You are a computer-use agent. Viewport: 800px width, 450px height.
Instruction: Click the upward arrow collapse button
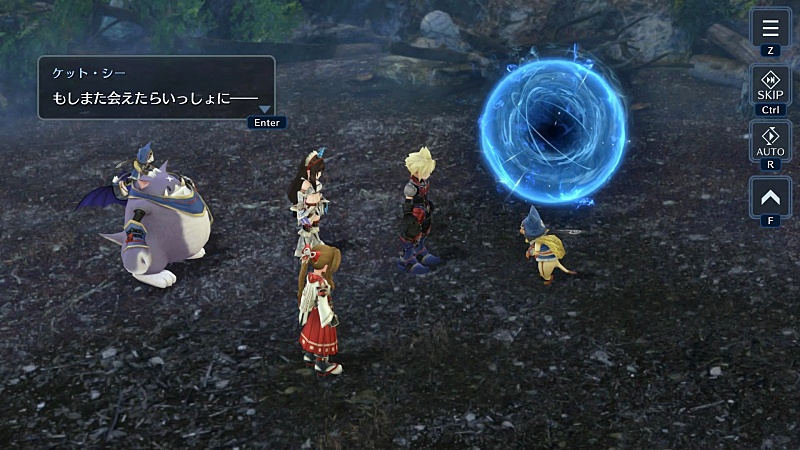point(770,196)
